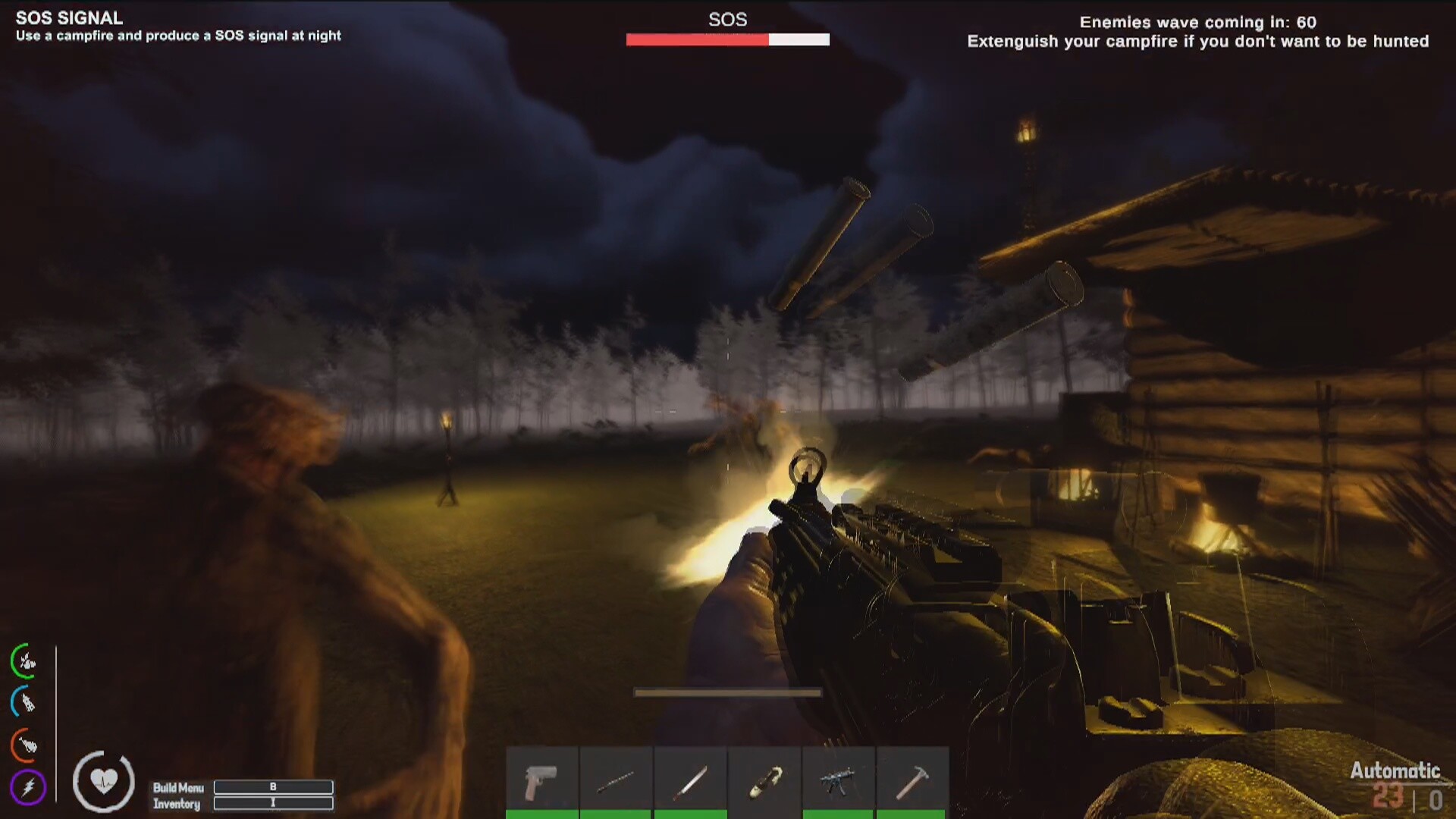This screenshot has width=1456, height=819.
Task: Click the SOS progress bar
Action: pos(726,39)
